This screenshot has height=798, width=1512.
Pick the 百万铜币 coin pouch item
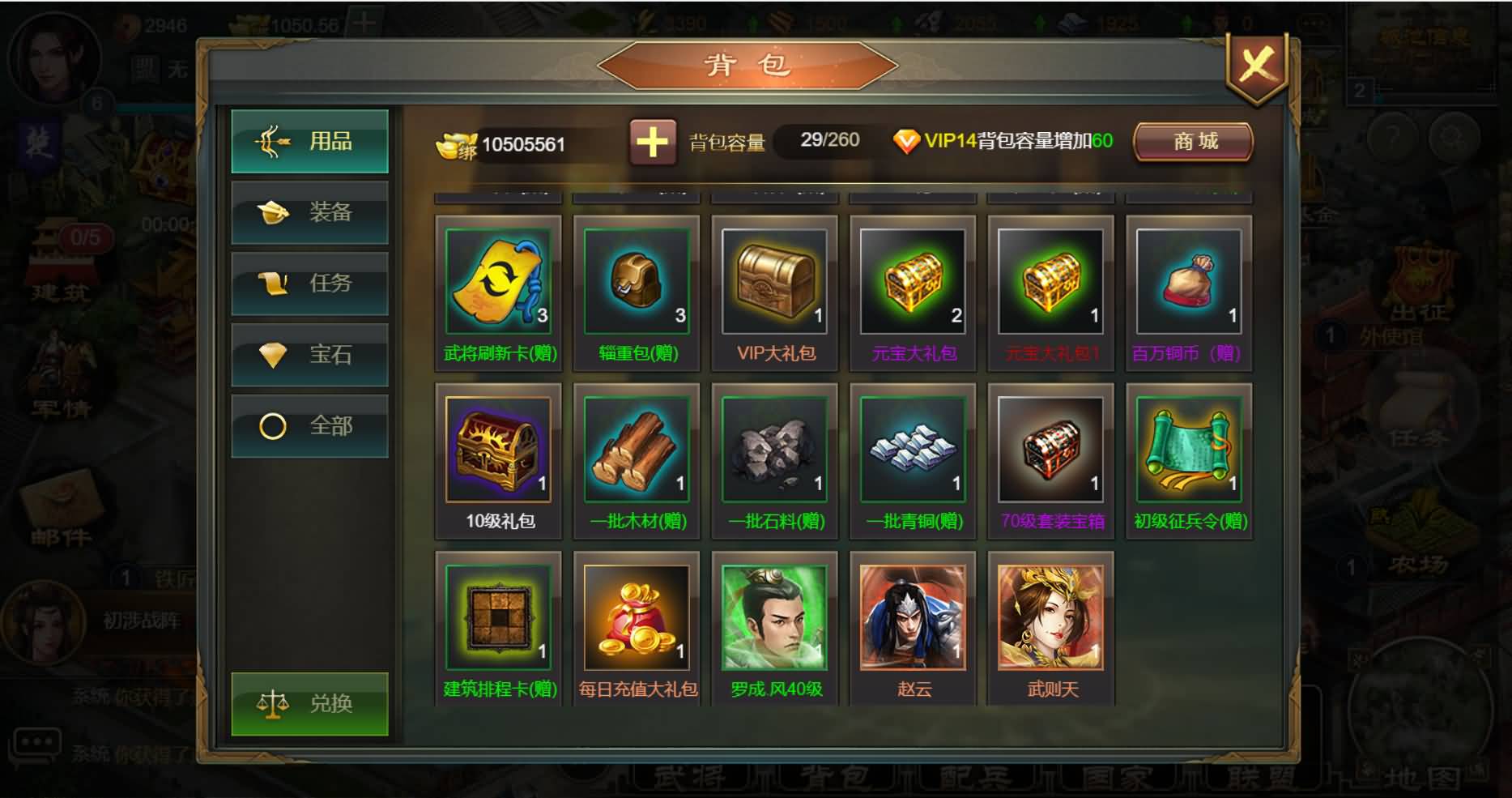1188,281
